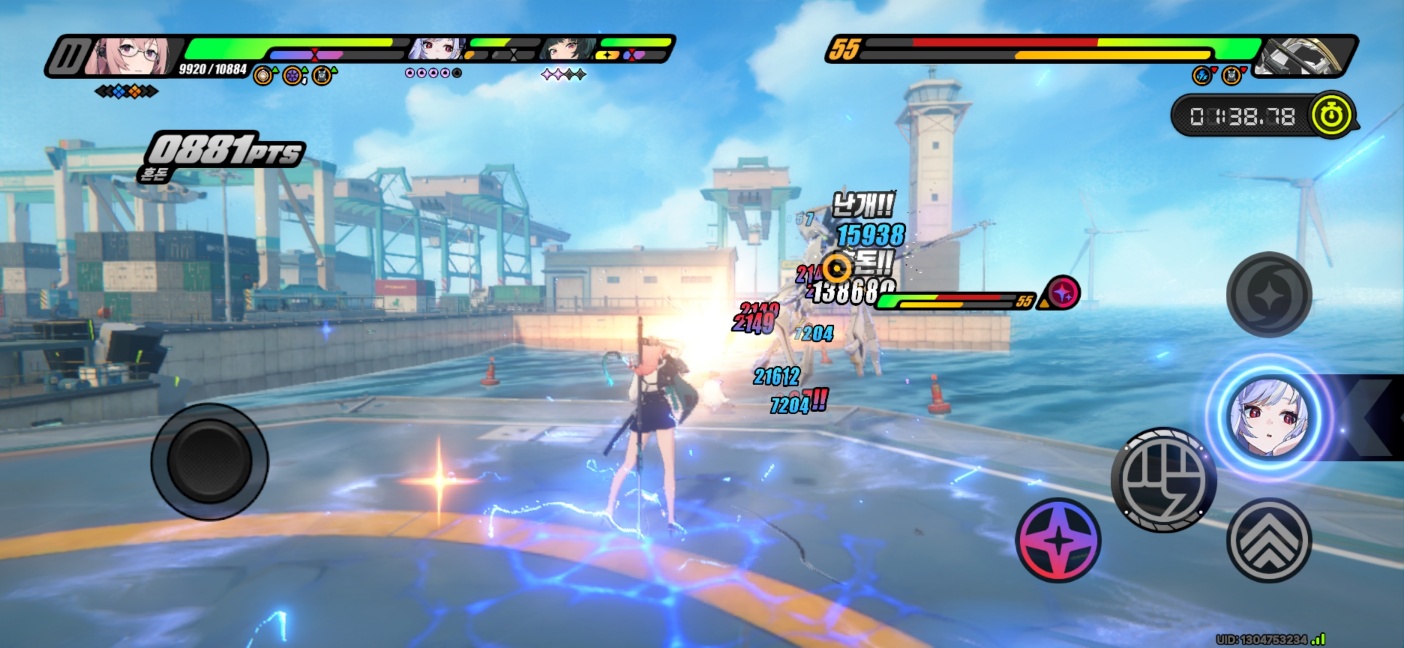Select the dark-haired third teammate portrait
1404x648 pixels.
[560, 49]
